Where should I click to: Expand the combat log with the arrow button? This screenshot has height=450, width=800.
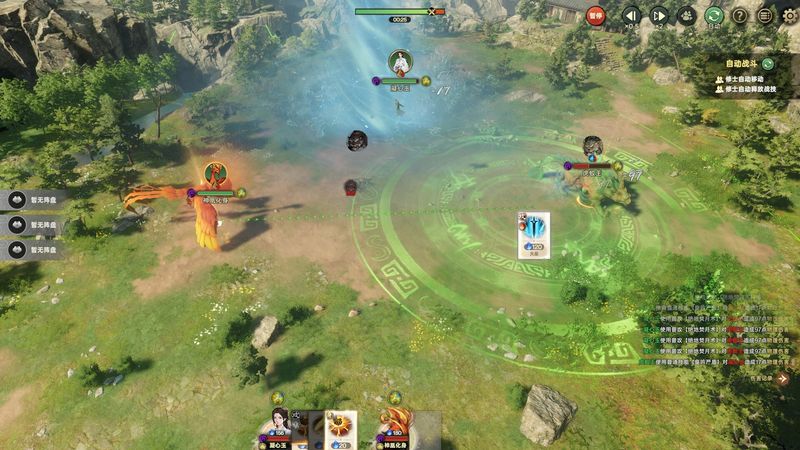[x=783, y=378]
